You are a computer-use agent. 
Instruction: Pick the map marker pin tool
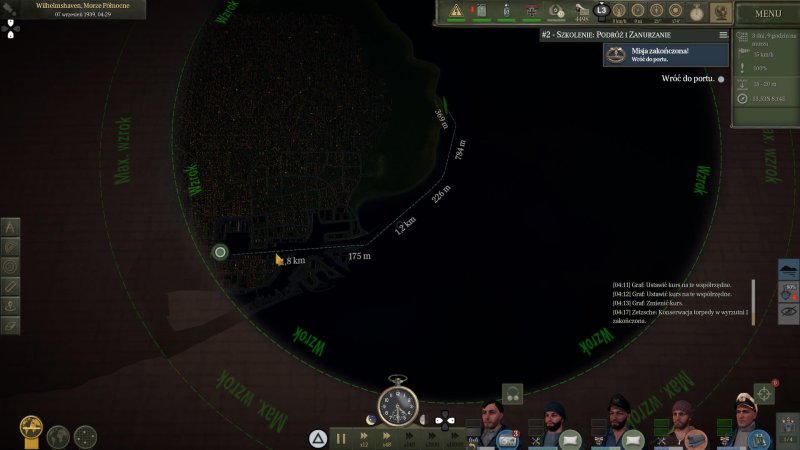pyautogui.click(x=11, y=305)
